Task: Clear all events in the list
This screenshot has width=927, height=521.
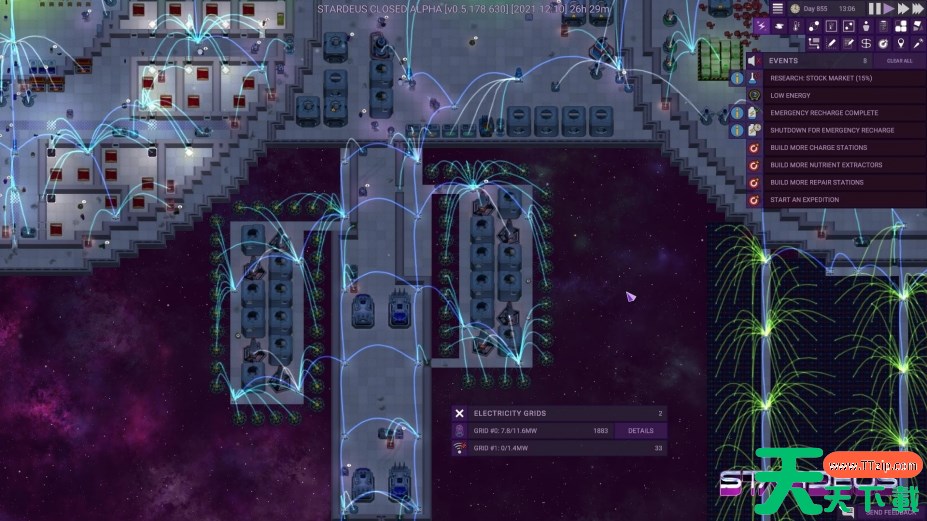Action: pyautogui.click(x=899, y=61)
